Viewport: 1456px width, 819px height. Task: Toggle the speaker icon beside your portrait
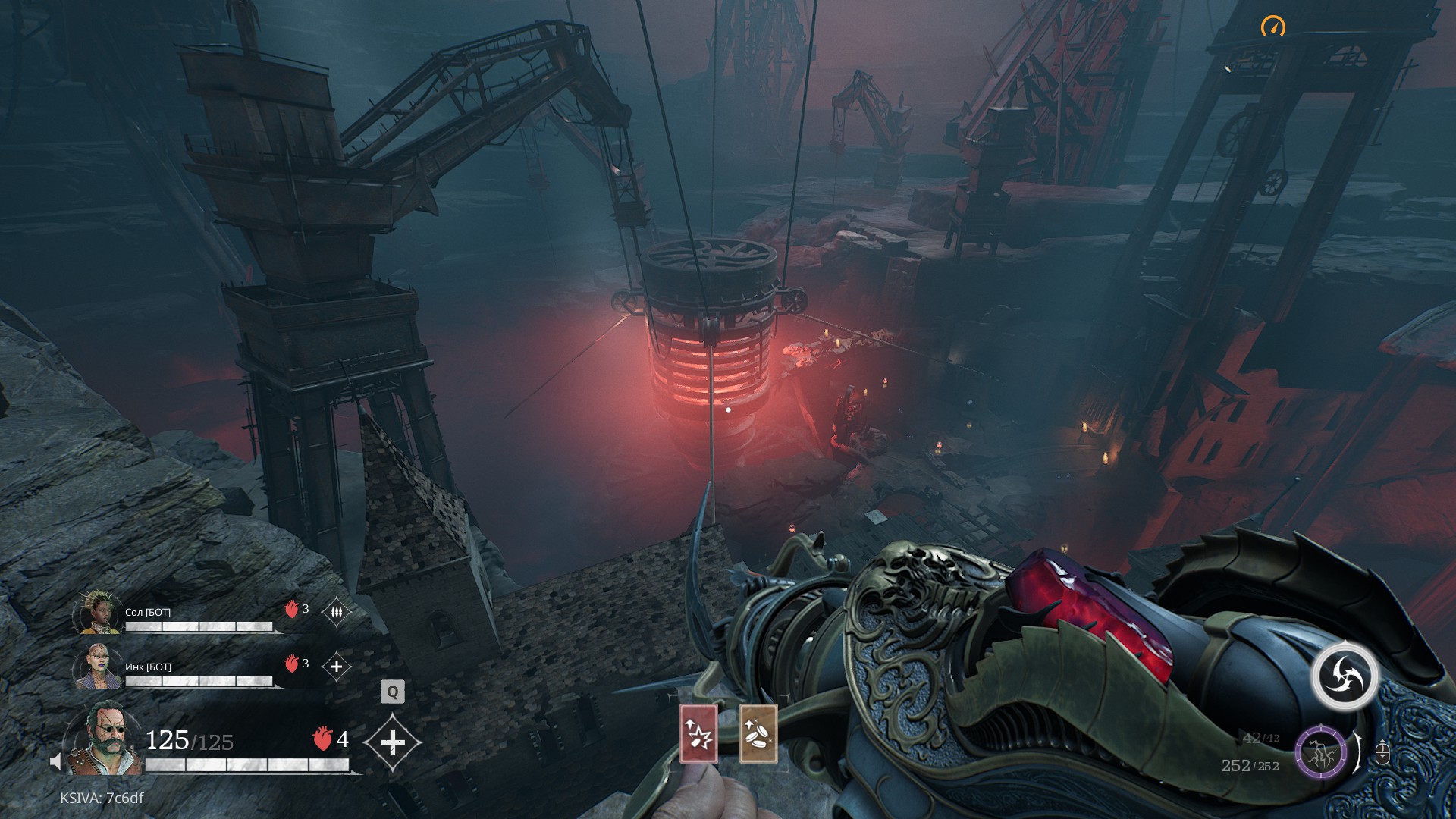pyautogui.click(x=55, y=761)
